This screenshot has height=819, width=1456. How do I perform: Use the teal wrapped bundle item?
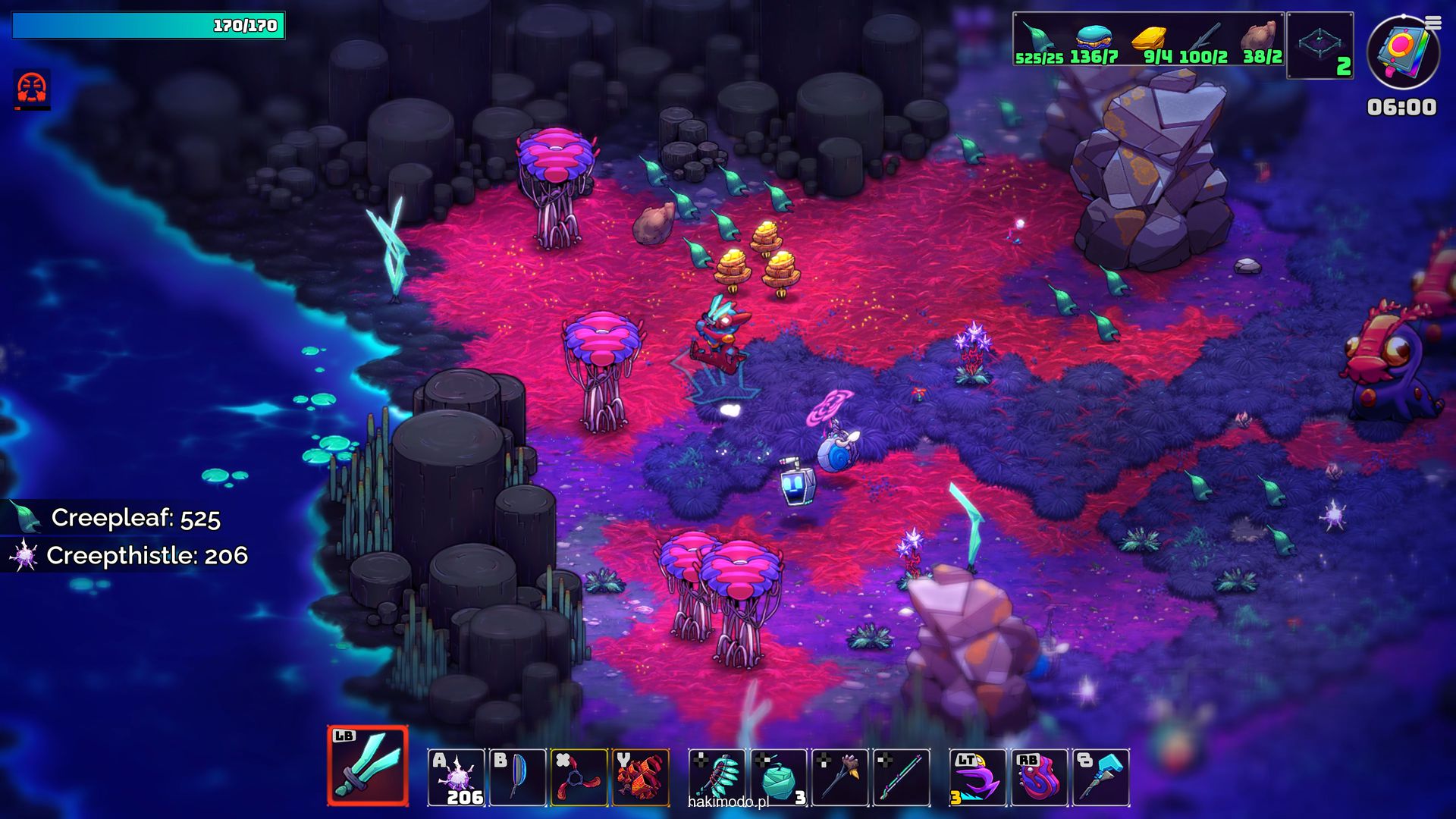(779, 777)
